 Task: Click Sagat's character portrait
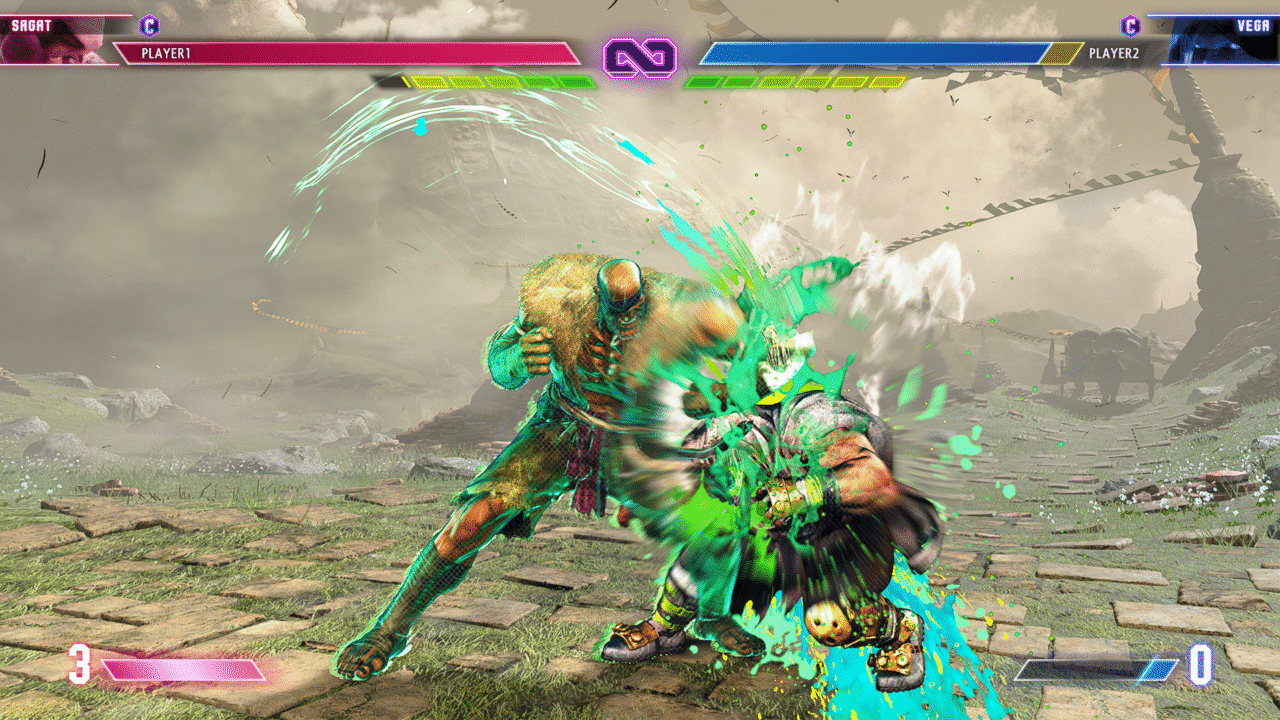[x=52, y=39]
